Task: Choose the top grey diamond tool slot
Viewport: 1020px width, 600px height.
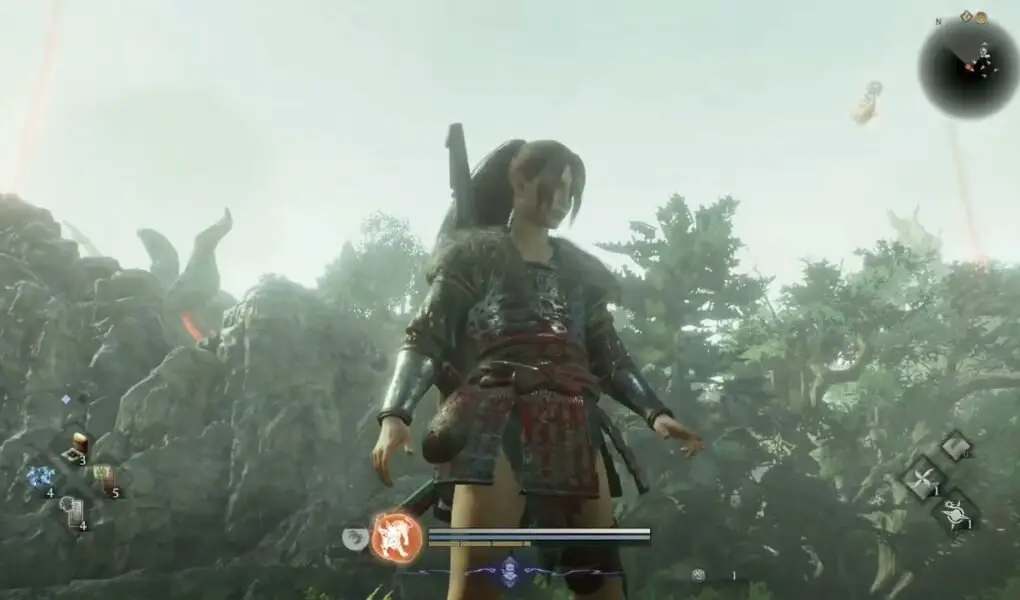Action: [956, 446]
